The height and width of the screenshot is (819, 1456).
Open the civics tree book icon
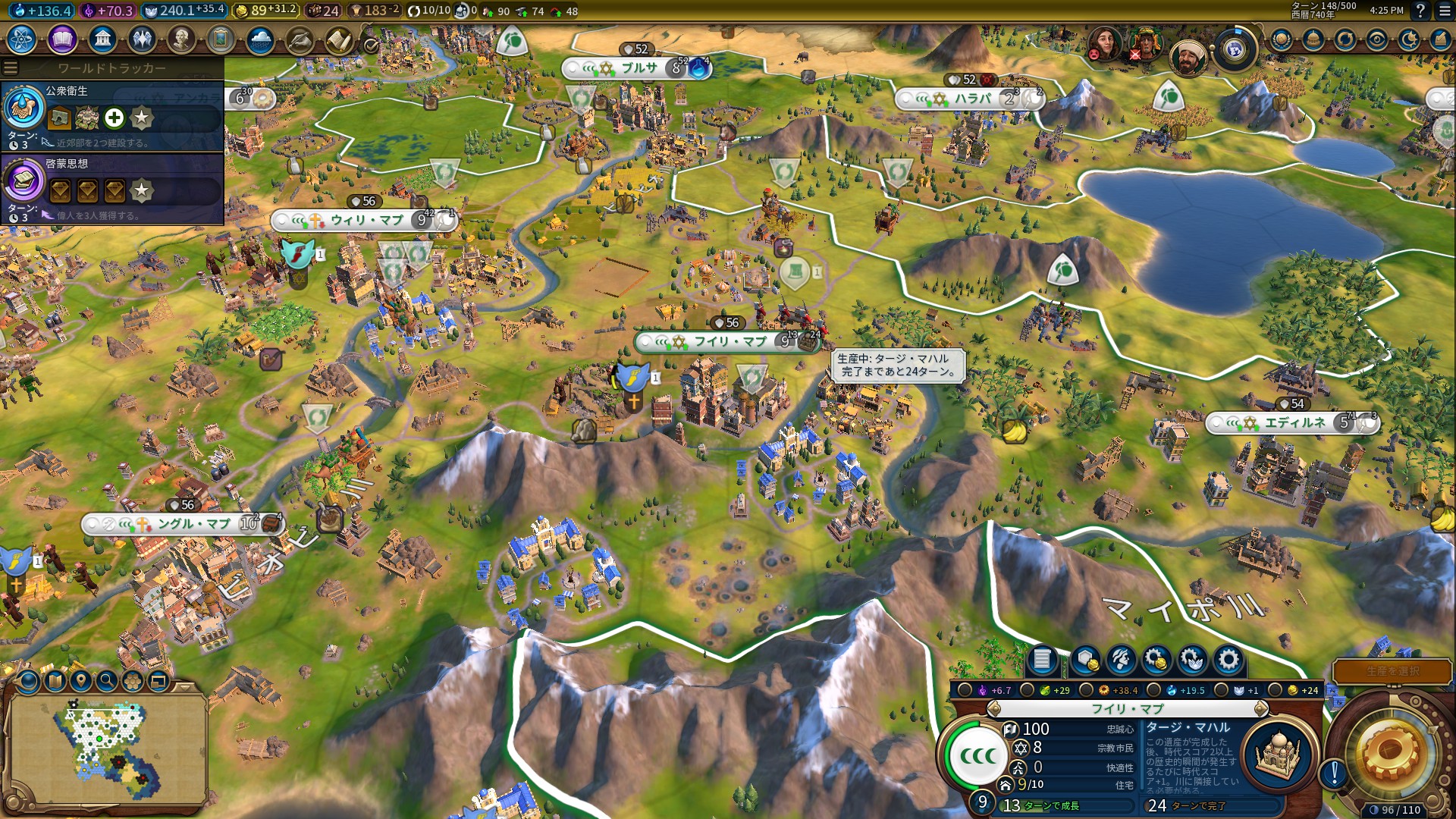tap(62, 39)
